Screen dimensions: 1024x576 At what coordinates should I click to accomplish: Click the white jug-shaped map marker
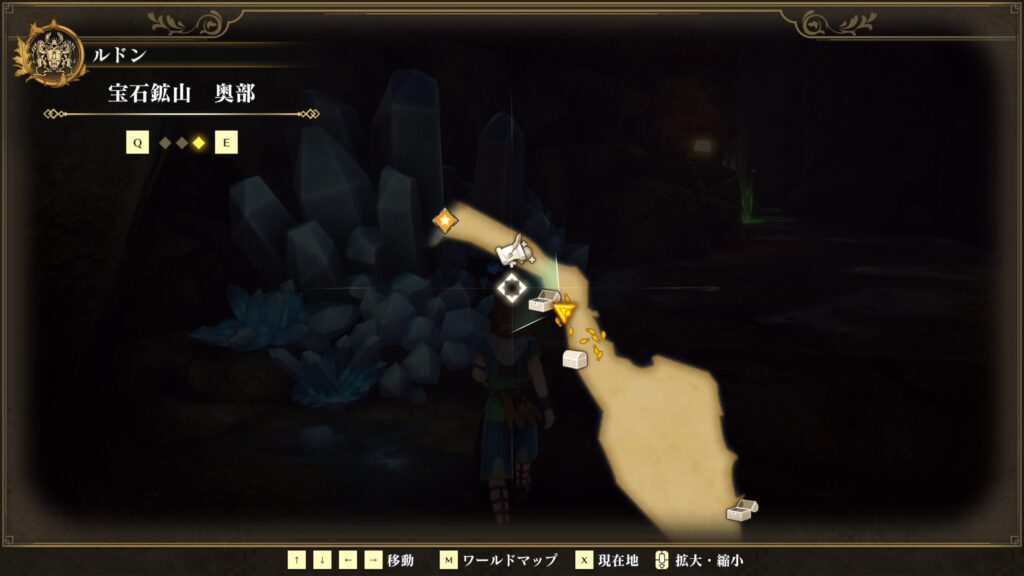tap(515, 249)
